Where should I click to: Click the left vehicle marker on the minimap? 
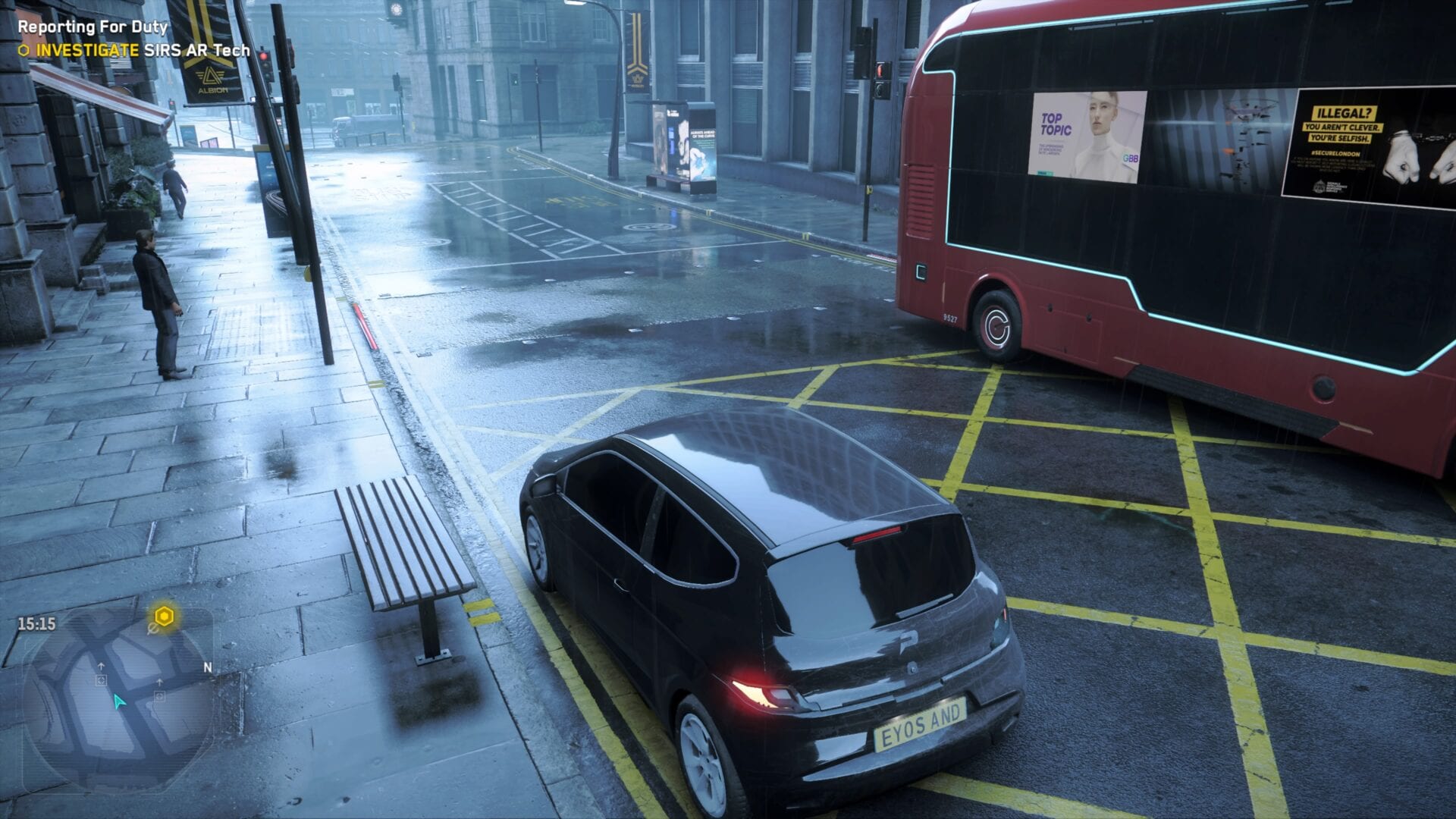102,679
